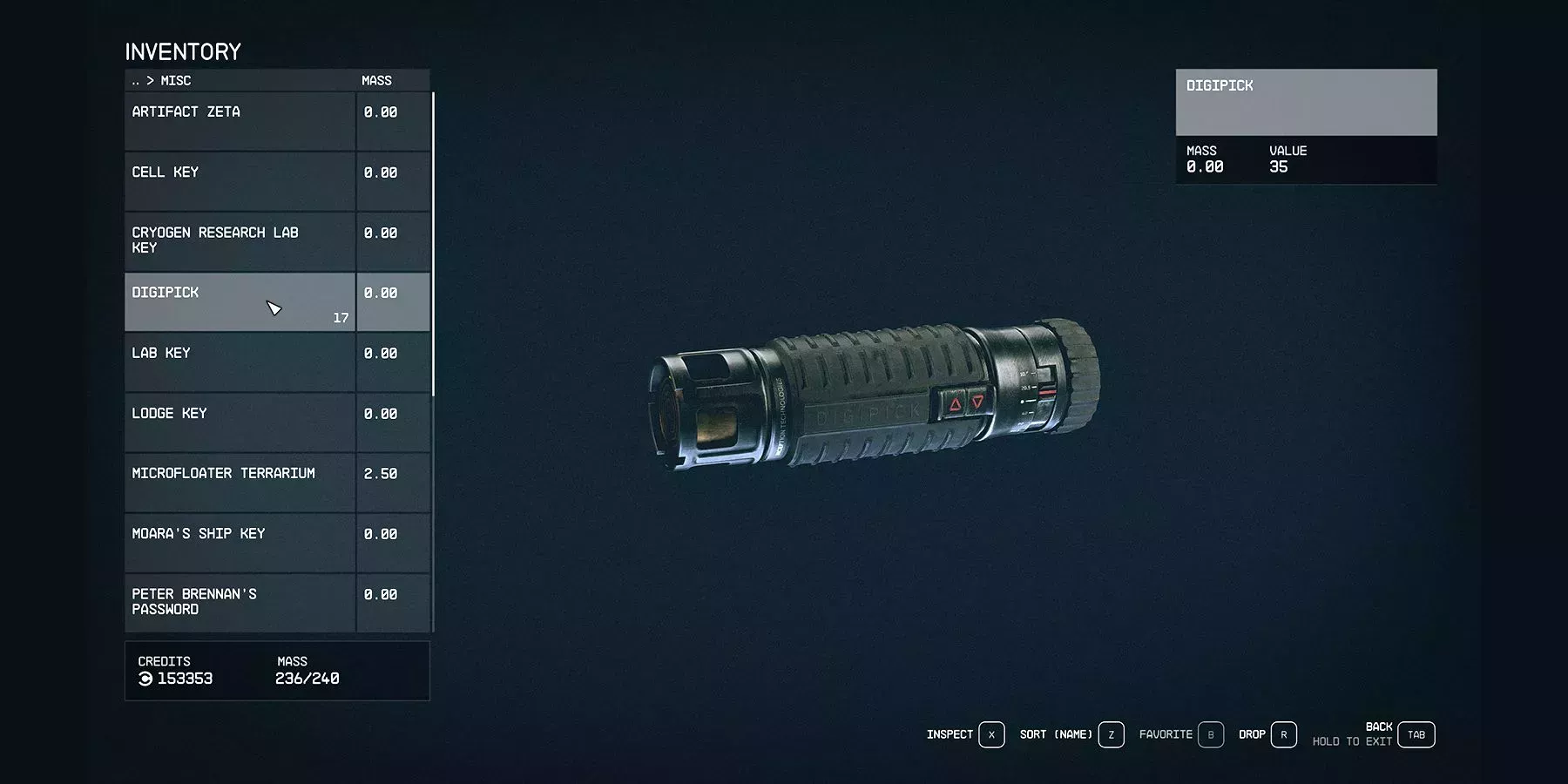The height and width of the screenshot is (784, 1568).
Task: Select the Lab Key item
Action: [x=240, y=362]
